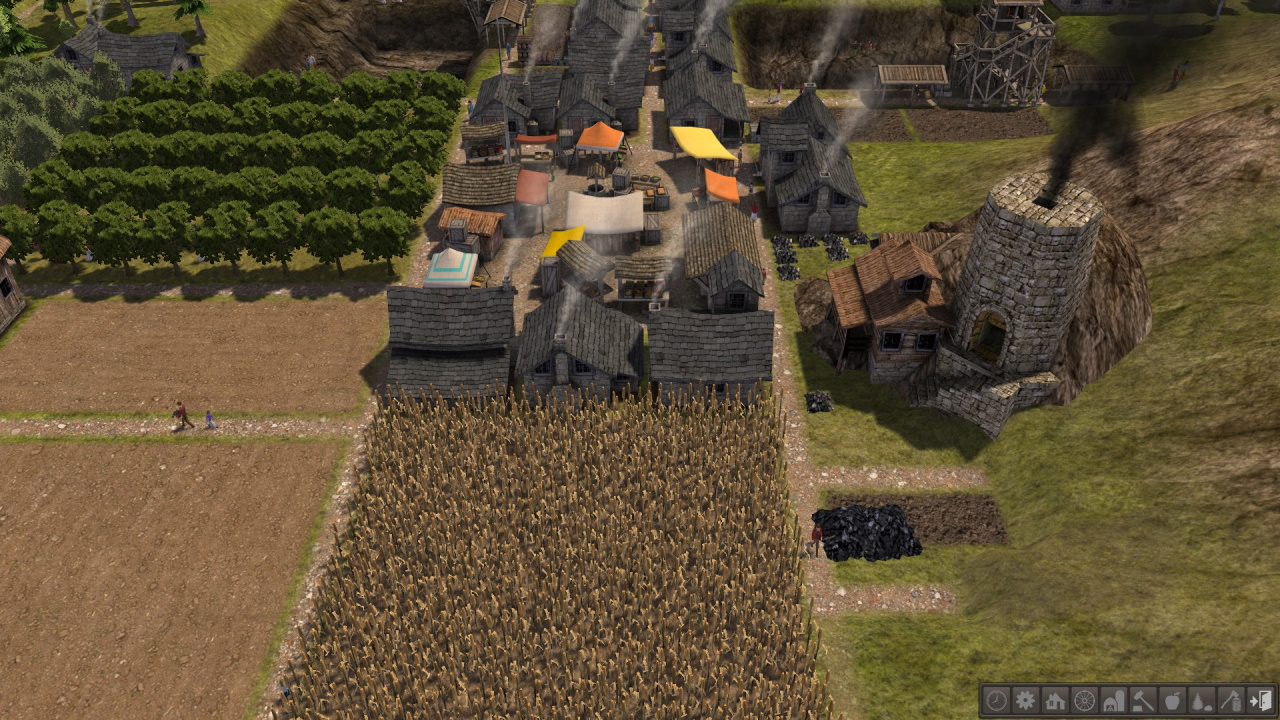Screen dimensions: 1280x720
Task: Open the housing construction menu
Action: tap(1056, 703)
